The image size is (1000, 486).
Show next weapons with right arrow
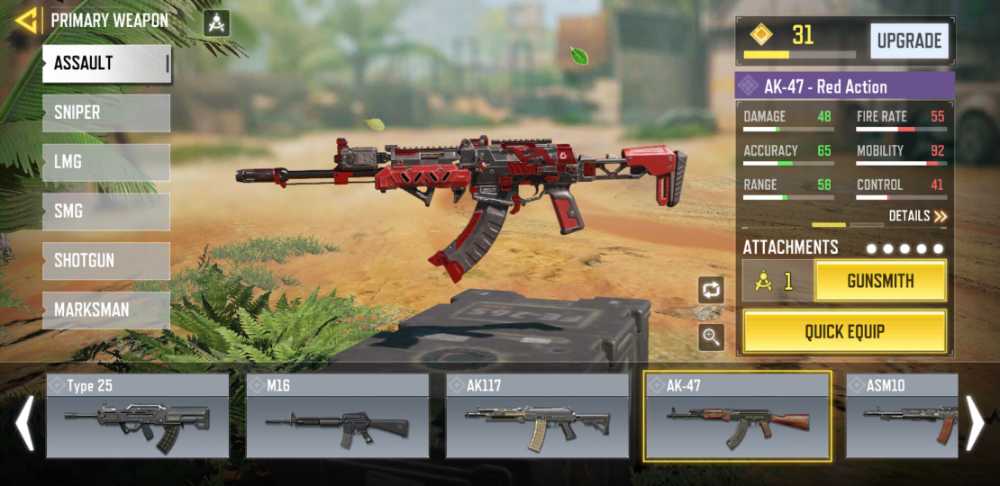(975, 423)
